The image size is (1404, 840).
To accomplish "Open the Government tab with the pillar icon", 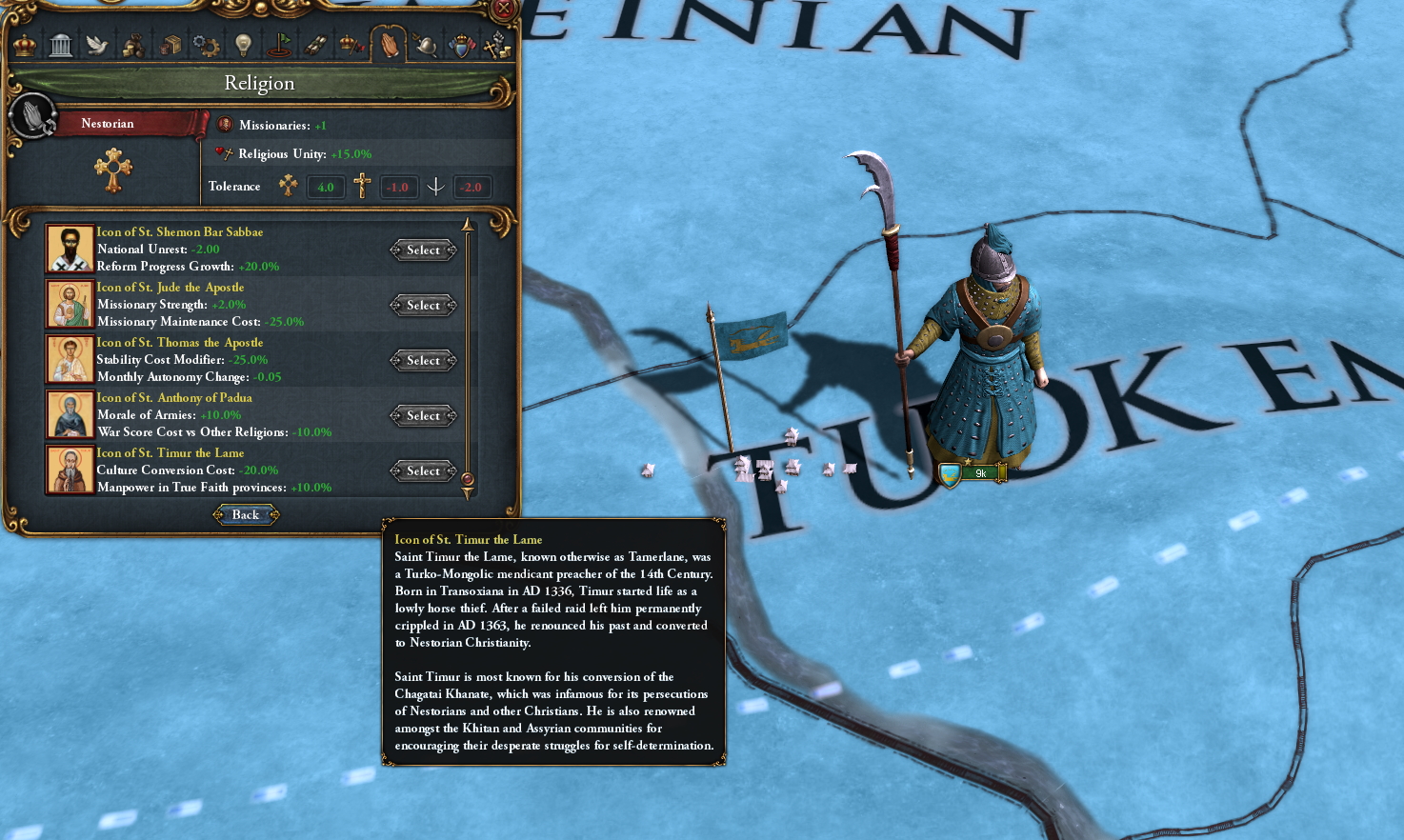I will [62, 45].
